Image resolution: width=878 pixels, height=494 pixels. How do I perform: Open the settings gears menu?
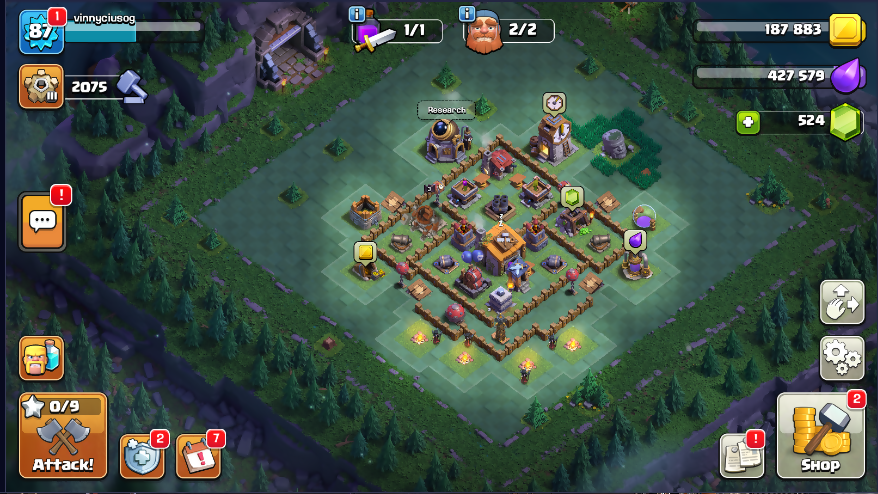click(841, 357)
